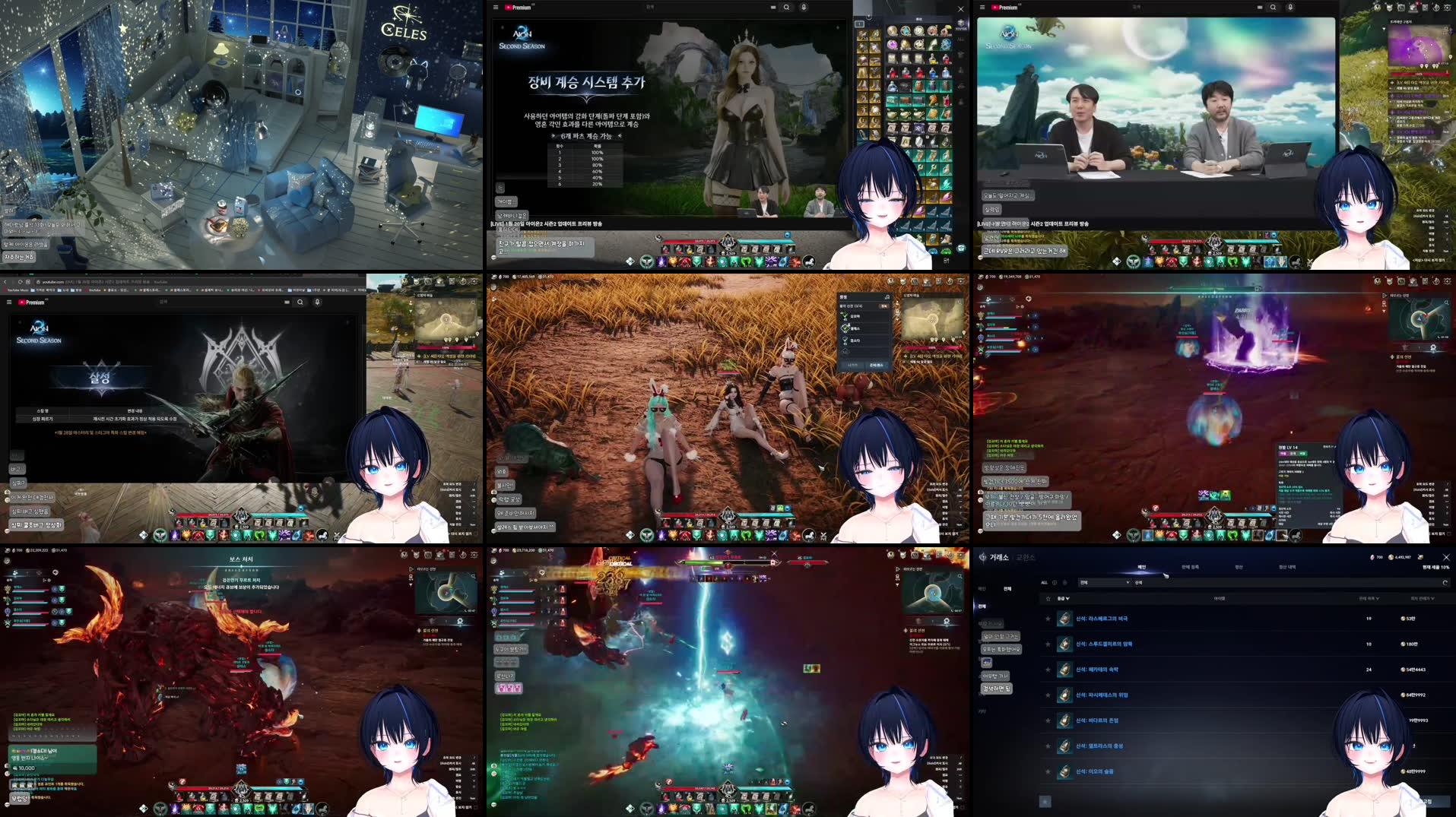
Task: Open the 신석: 라스베르그의 비극 listing link
Action: pyautogui.click(x=1103, y=619)
